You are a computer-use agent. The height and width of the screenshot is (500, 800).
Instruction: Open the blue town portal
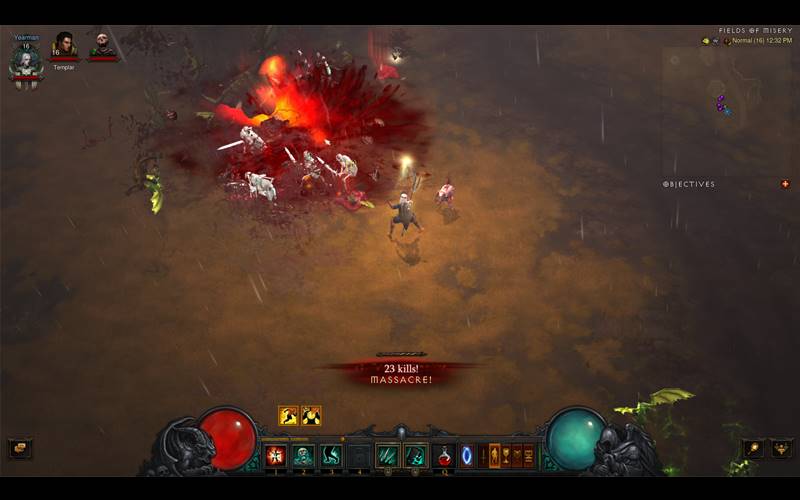coord(466,456)
